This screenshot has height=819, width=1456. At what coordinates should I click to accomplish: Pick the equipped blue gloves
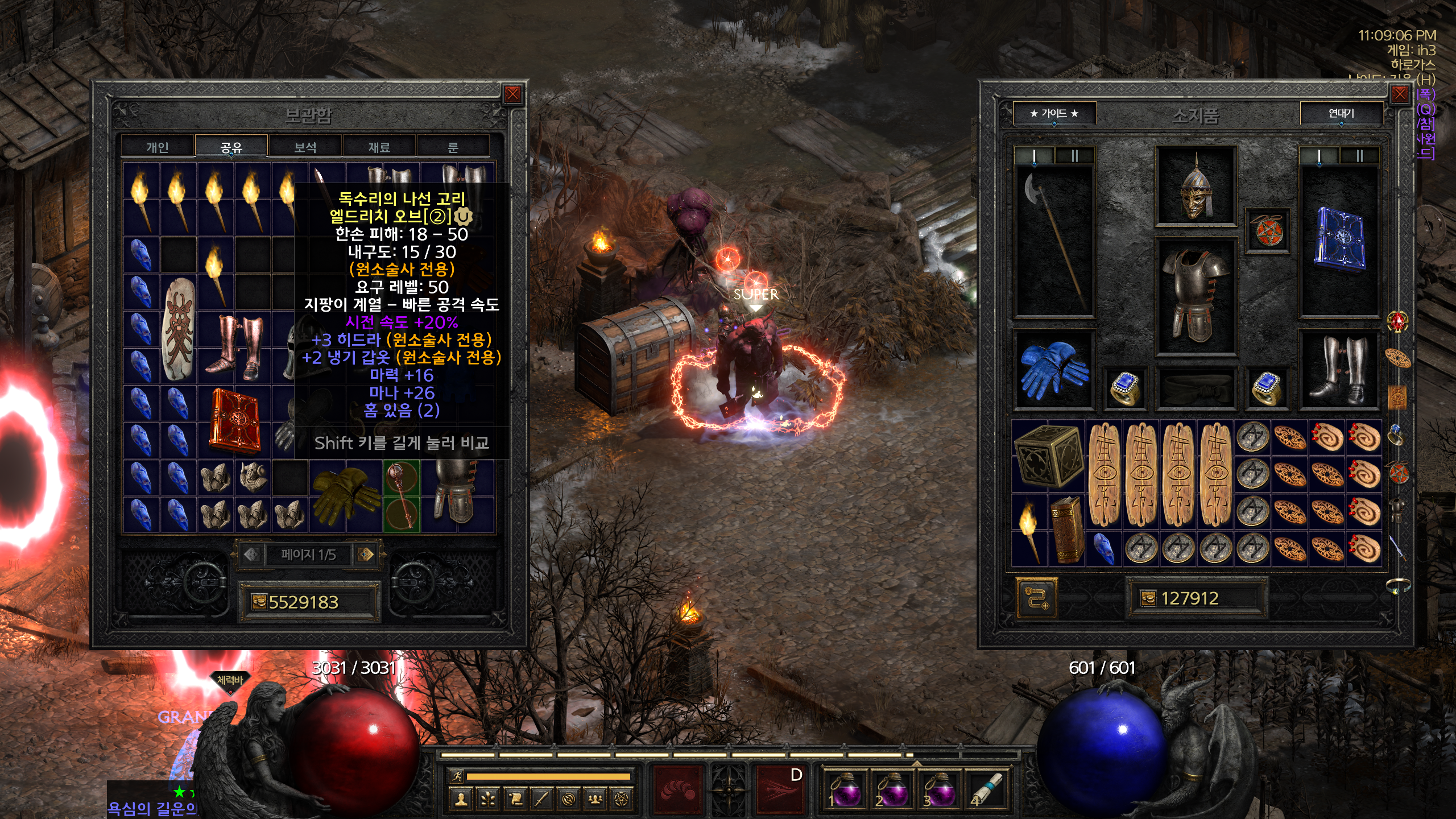click(1054, 370)
